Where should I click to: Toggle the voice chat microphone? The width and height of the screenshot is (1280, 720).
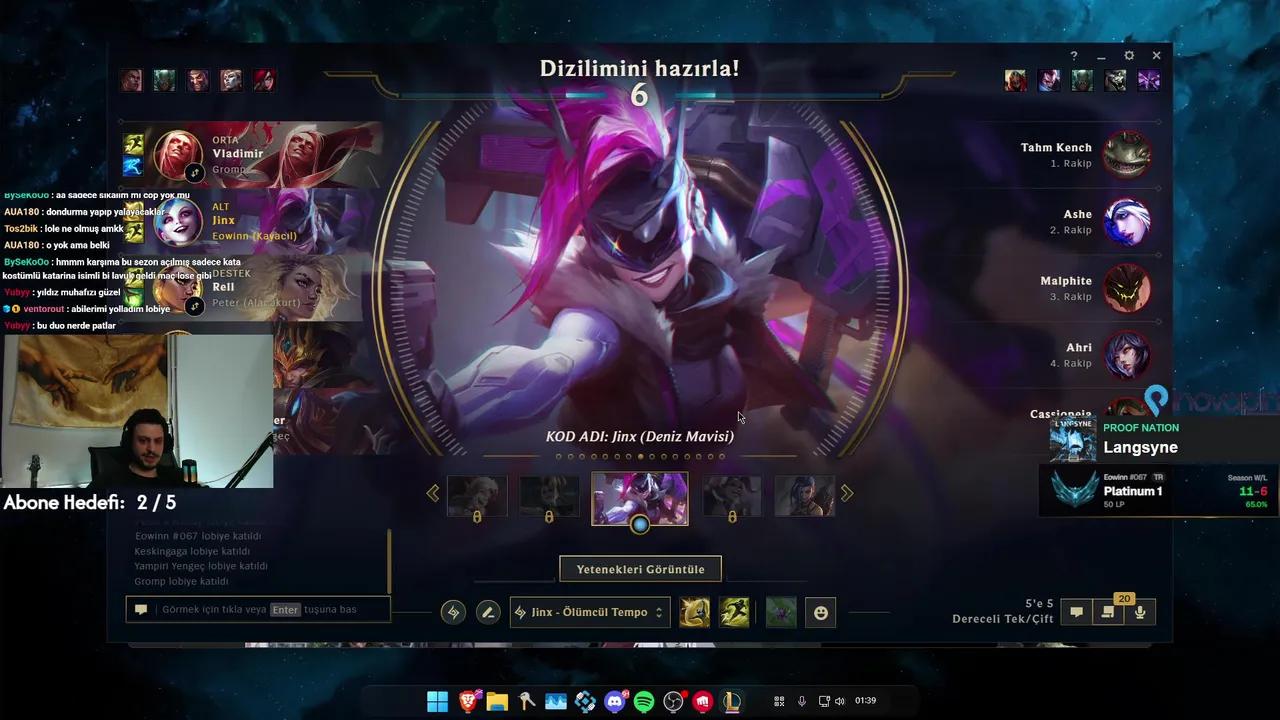pyautogui.click(x=1140, y=611)
